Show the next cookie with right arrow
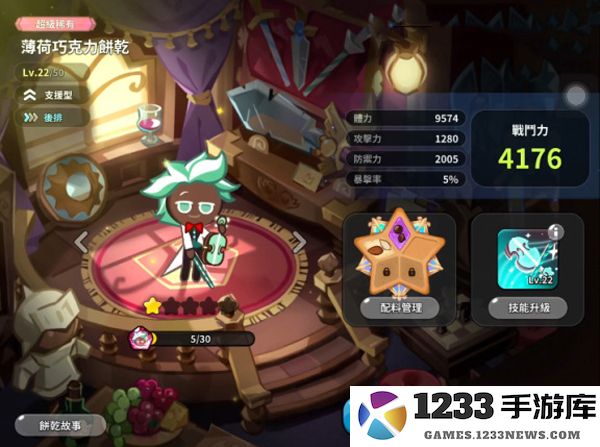 tap(298, 240)
